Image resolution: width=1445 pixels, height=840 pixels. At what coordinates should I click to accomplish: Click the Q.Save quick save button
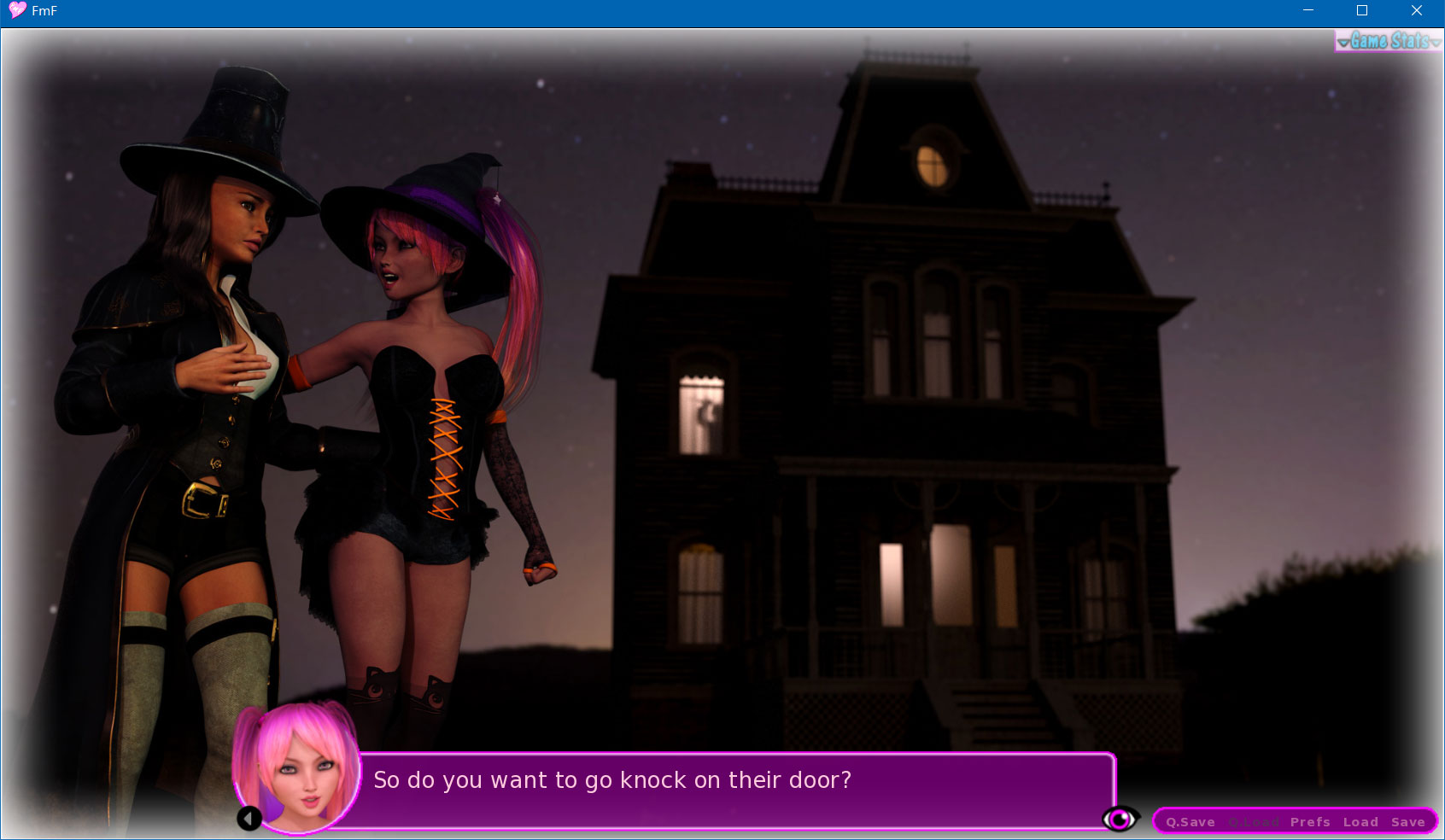[1190, 822]
